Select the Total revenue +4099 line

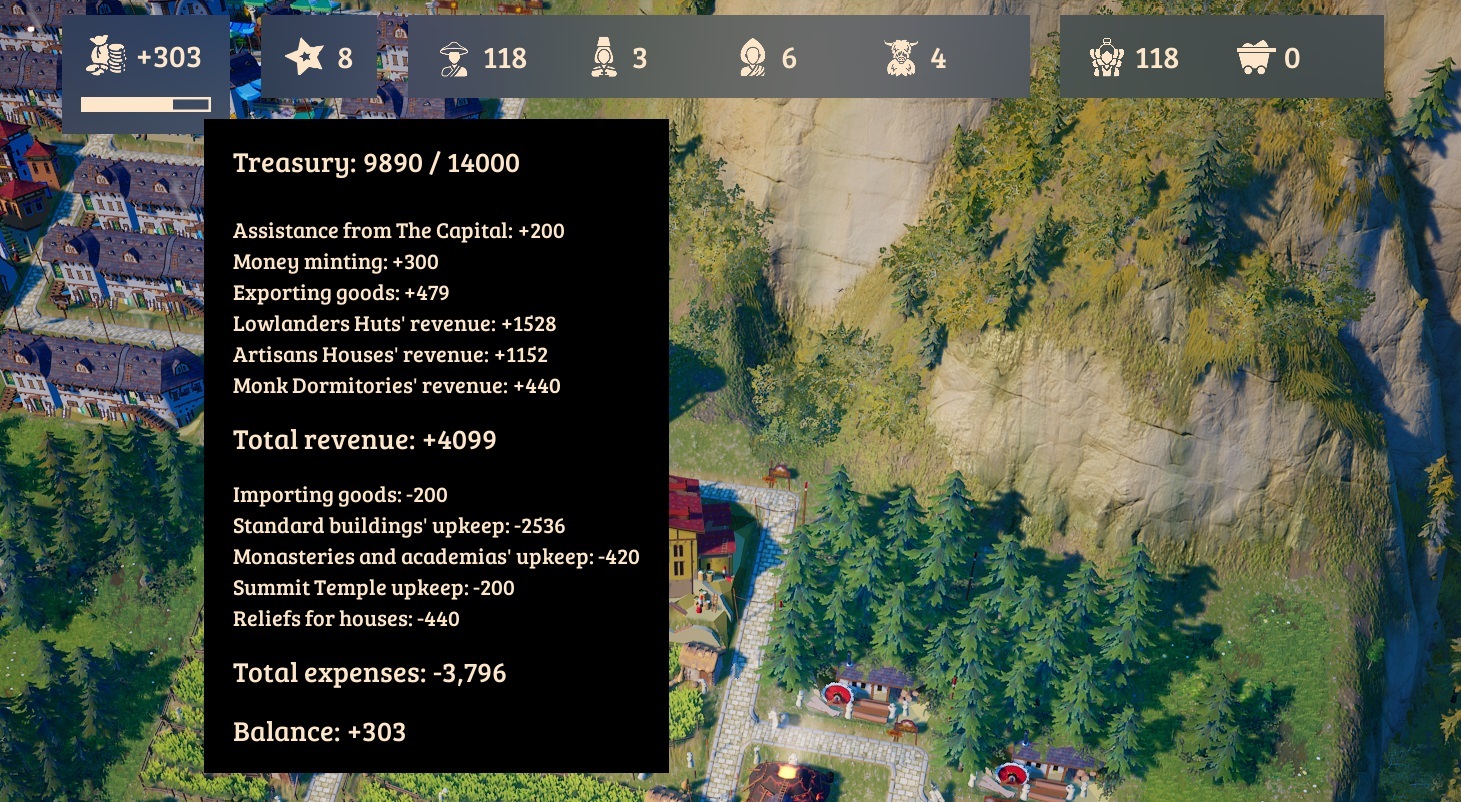pos(363,439)
